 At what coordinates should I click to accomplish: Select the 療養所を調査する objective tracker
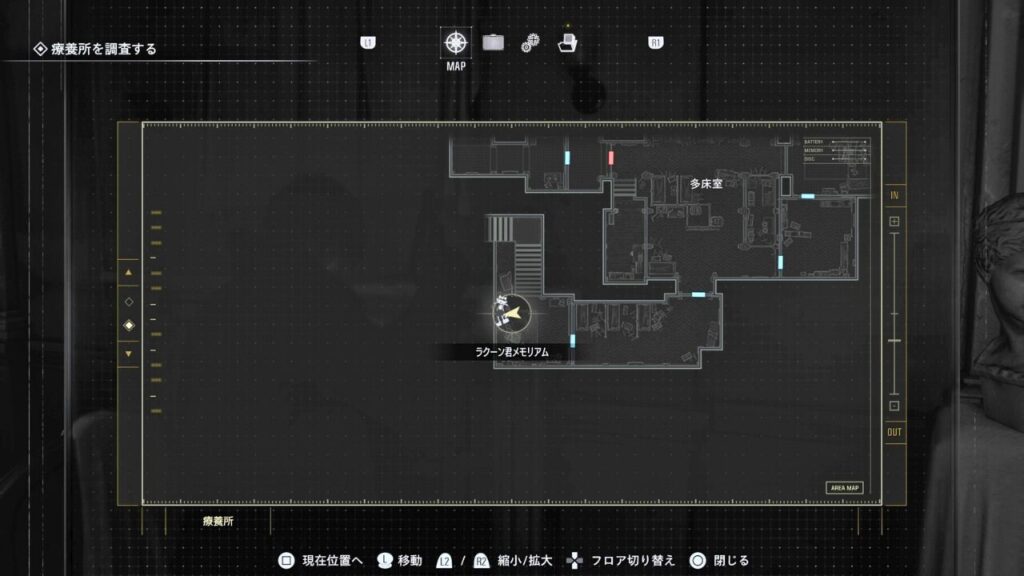(96, 49)
